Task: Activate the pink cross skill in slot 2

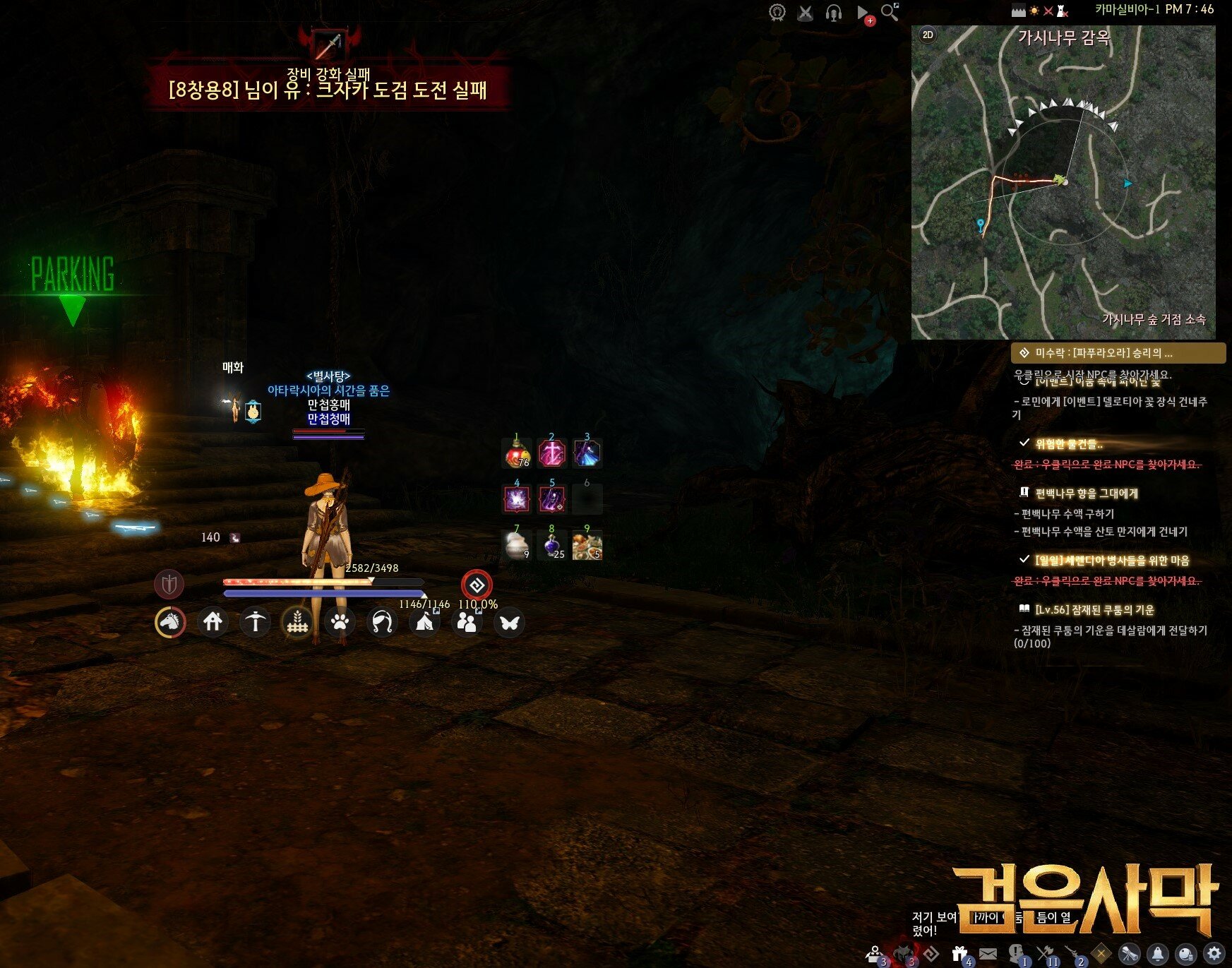Action: (x=552, y=453)
